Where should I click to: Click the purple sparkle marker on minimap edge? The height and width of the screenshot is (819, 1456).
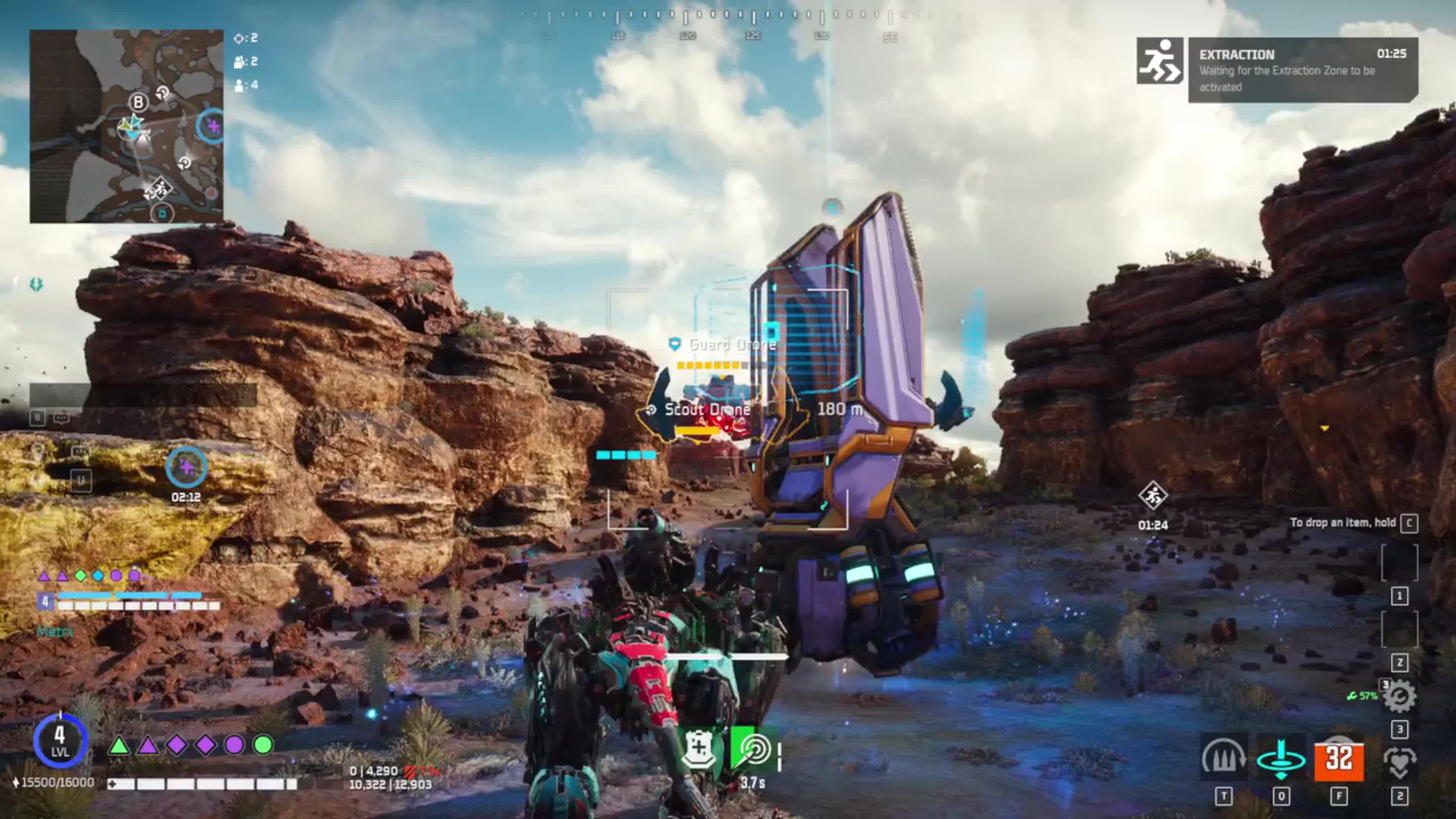(x=212, y=126)
